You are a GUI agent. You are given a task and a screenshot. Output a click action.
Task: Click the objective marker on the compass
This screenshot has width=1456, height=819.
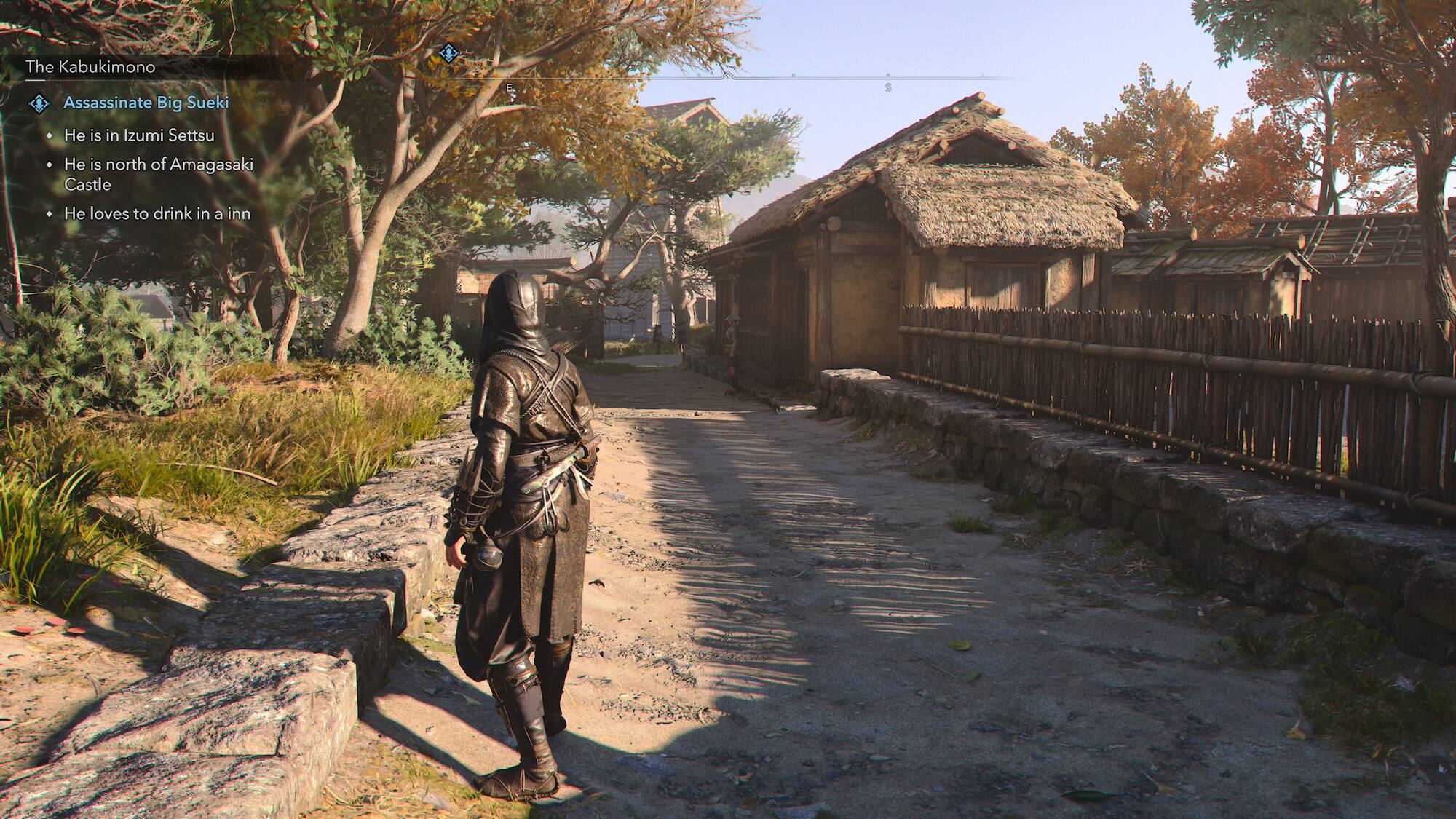448,52
